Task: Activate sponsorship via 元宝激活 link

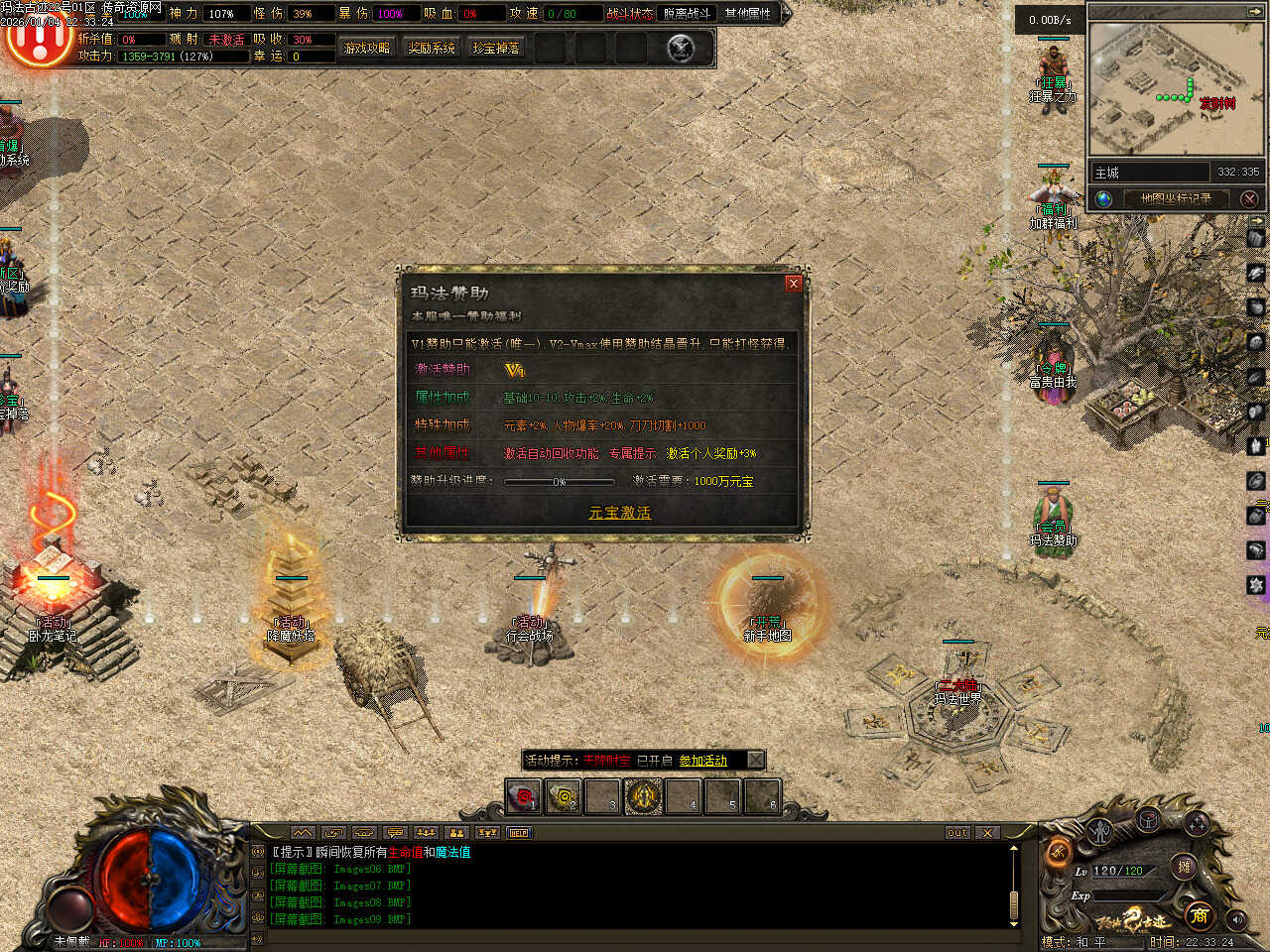Action: click(619, 513)
